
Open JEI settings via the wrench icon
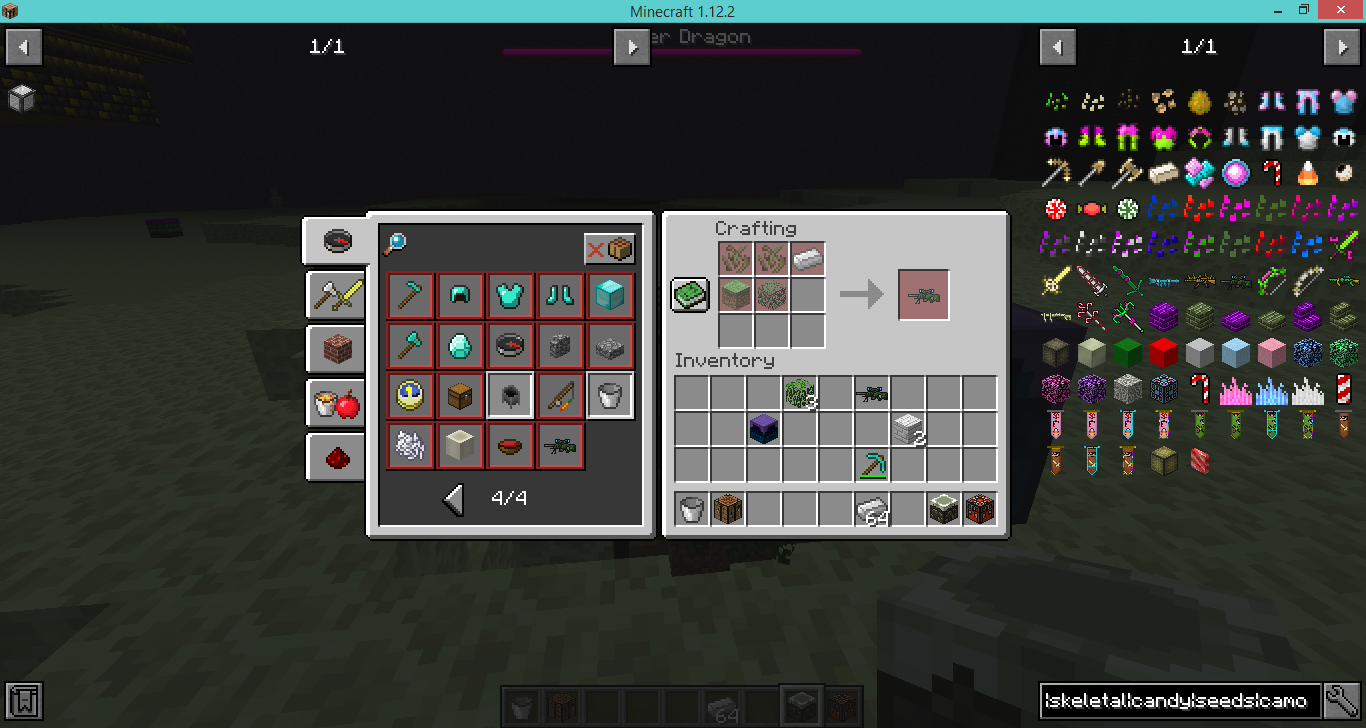point(1340,701)
